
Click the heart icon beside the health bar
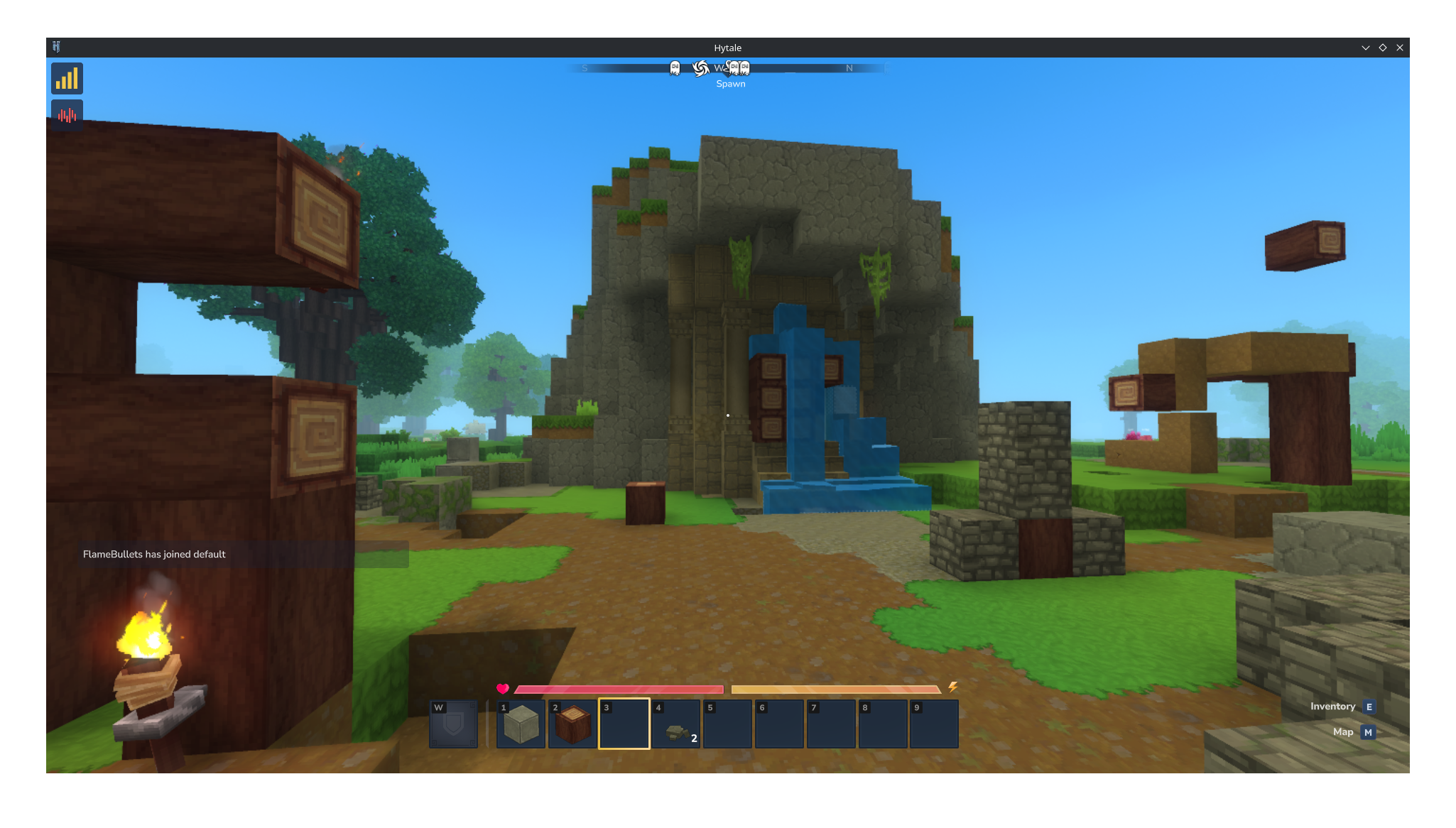coord(503,688)
